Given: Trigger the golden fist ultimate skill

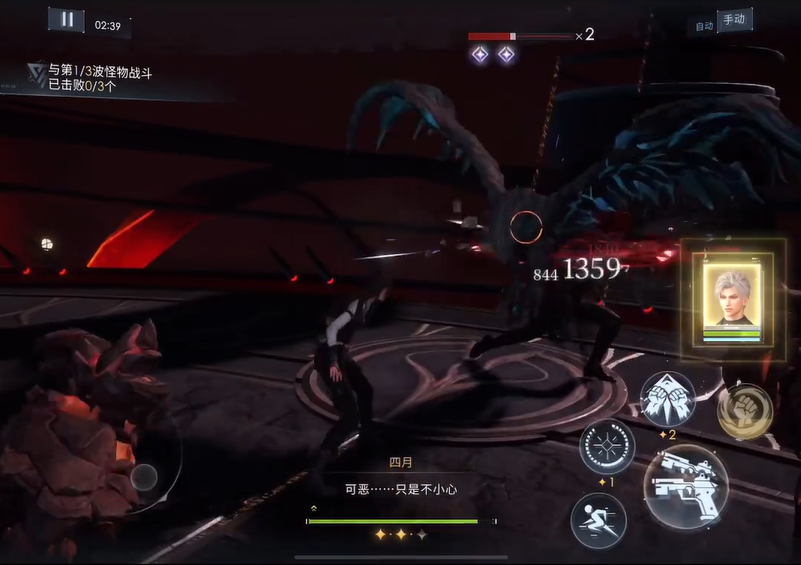Looking at the screenshot, I should pos(744,410).
